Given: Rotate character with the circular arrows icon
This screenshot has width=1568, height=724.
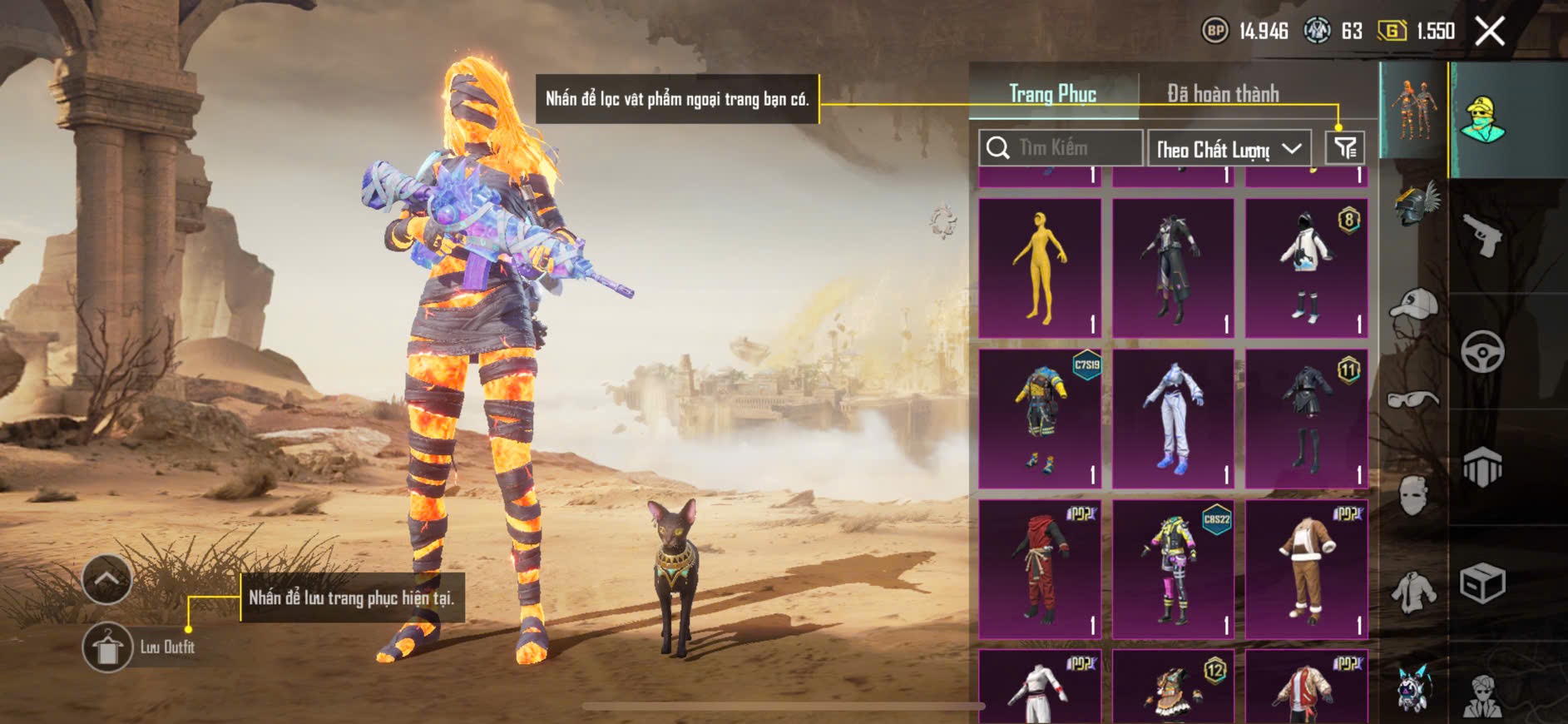Looking at the screenshot, I should coord(943,222).
